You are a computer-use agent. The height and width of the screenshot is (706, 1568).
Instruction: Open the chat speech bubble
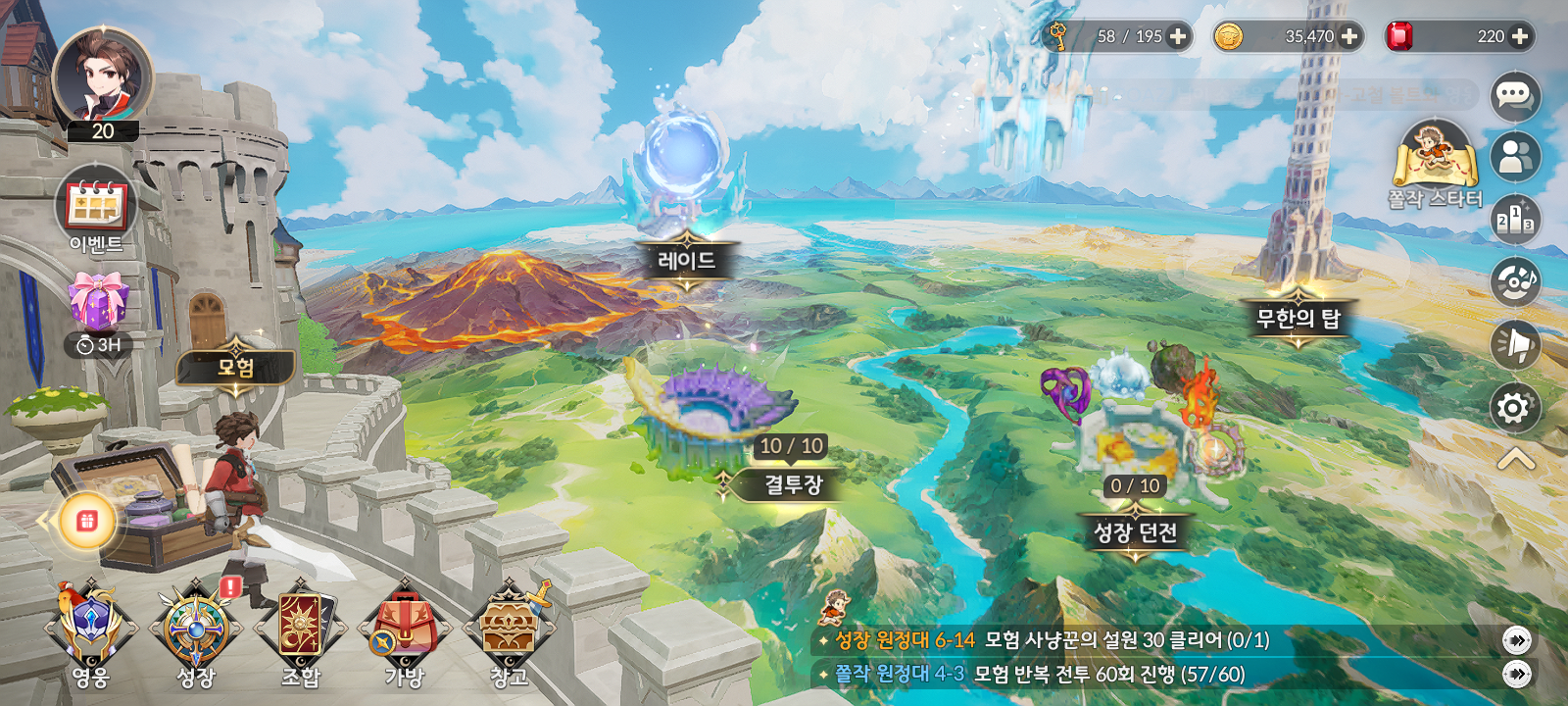[x=1514, y=96]
